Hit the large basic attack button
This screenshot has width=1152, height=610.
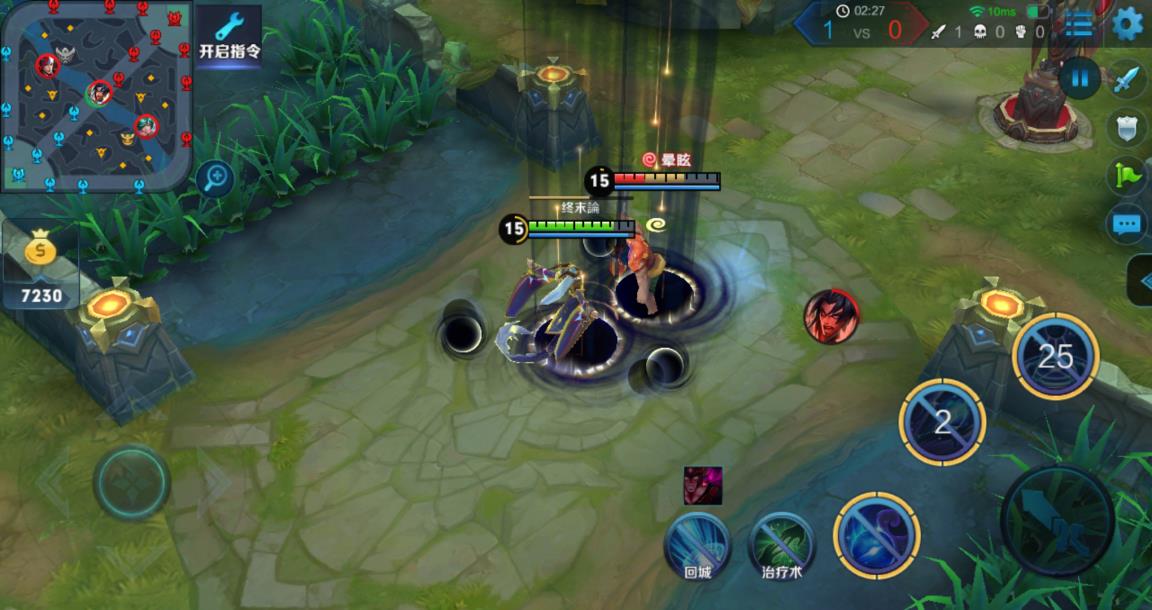(1058, 522)
